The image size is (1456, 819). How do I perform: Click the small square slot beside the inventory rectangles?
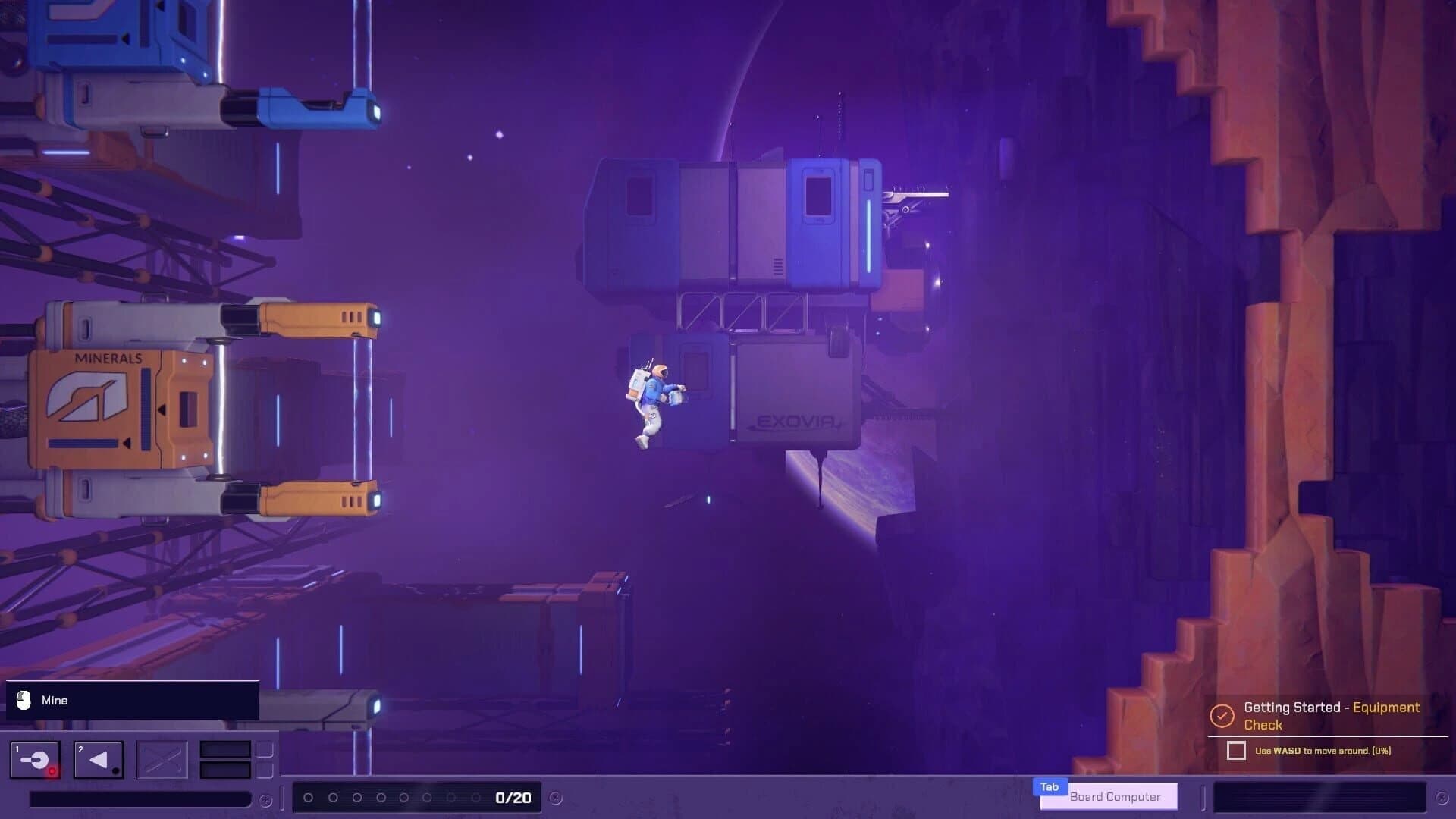265,748
